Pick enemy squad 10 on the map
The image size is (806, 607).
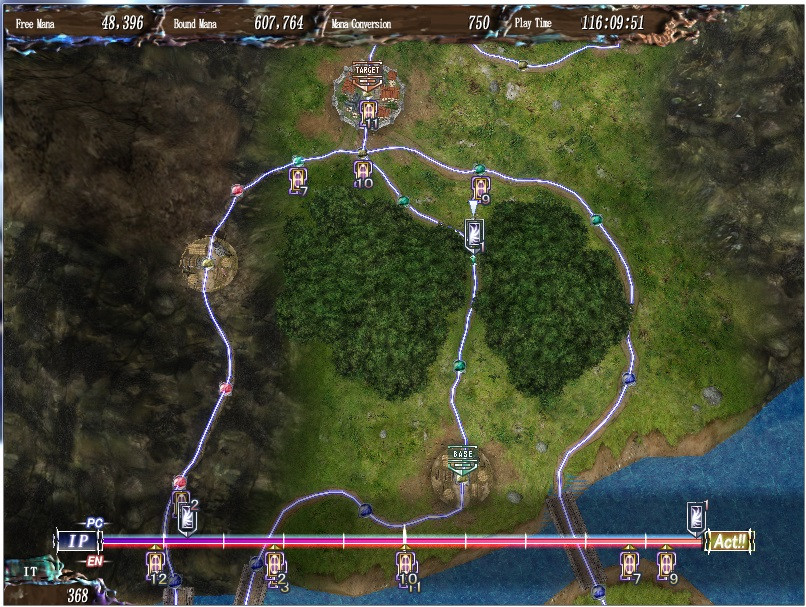(363, 173)
